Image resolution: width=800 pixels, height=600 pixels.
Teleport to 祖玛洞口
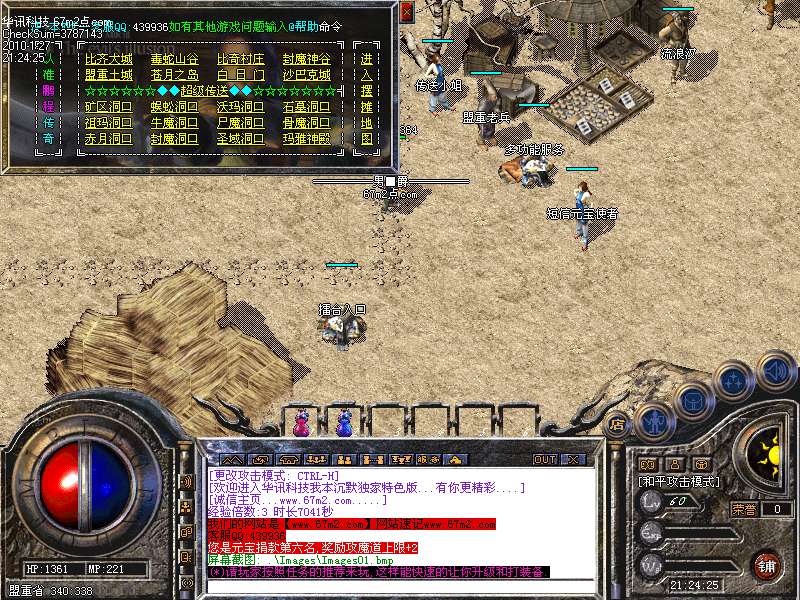pyautogui.click(x=108, y=123)
